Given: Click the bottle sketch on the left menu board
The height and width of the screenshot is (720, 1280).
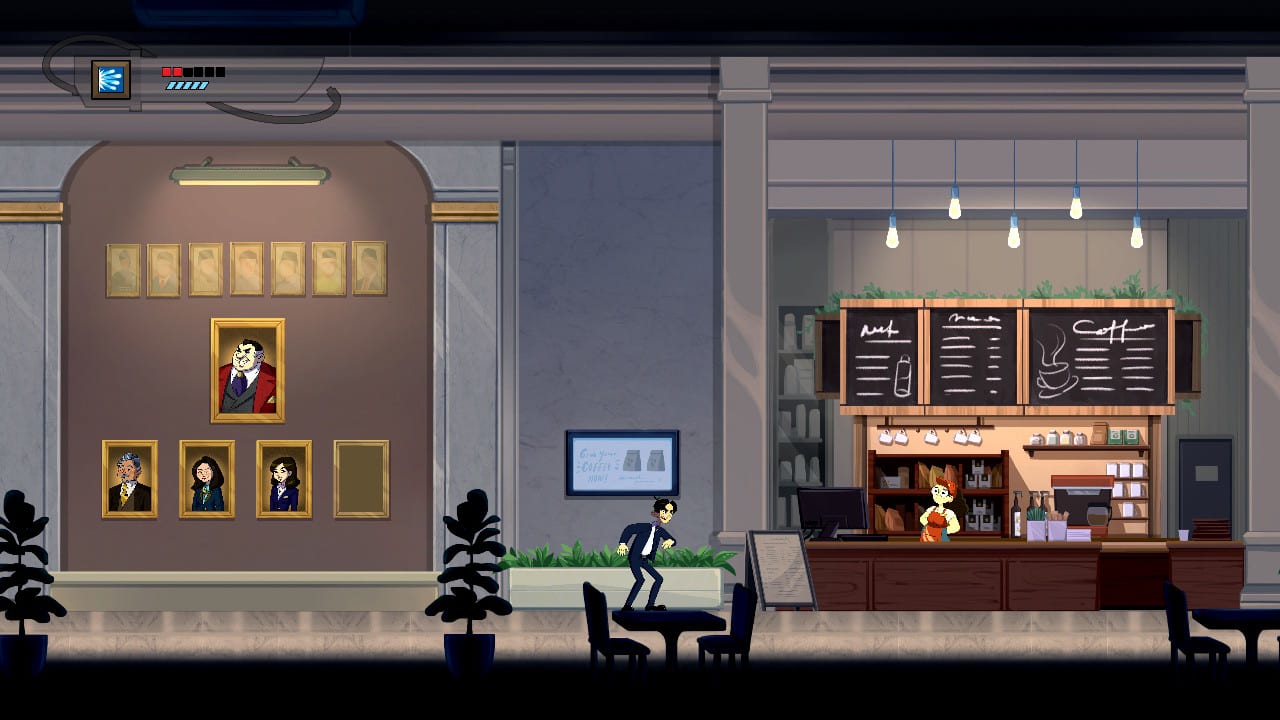Looking at the screenshot, I should [x=903, y=373].
